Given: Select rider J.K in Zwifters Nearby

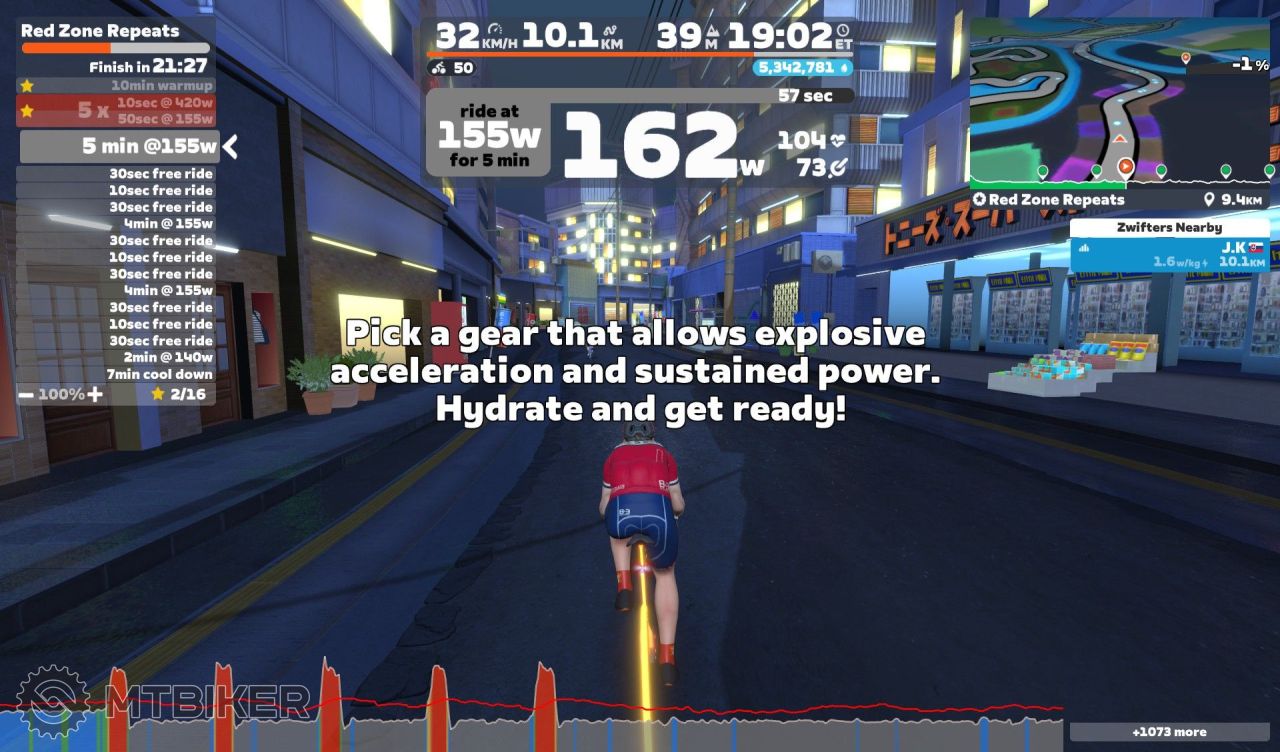Looking at the screenshot, I should pyautogui.click(x=1170, y=254).
